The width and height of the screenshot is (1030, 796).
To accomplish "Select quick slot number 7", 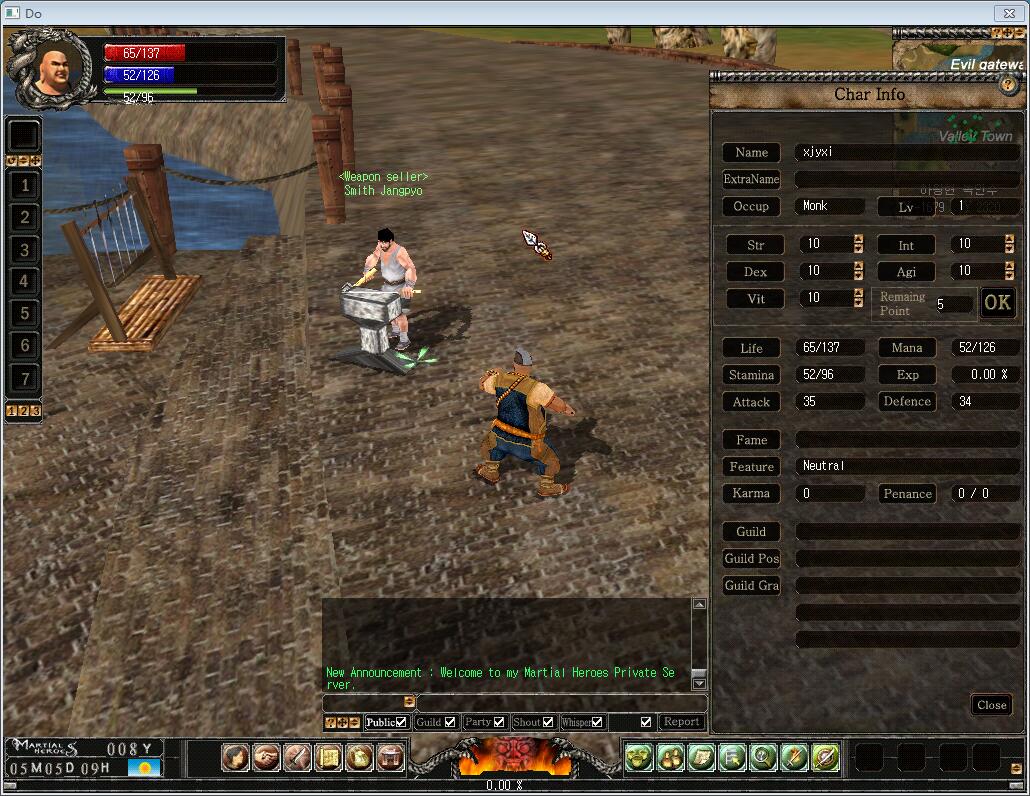I will pyautogui.click(x=25, y=378).
